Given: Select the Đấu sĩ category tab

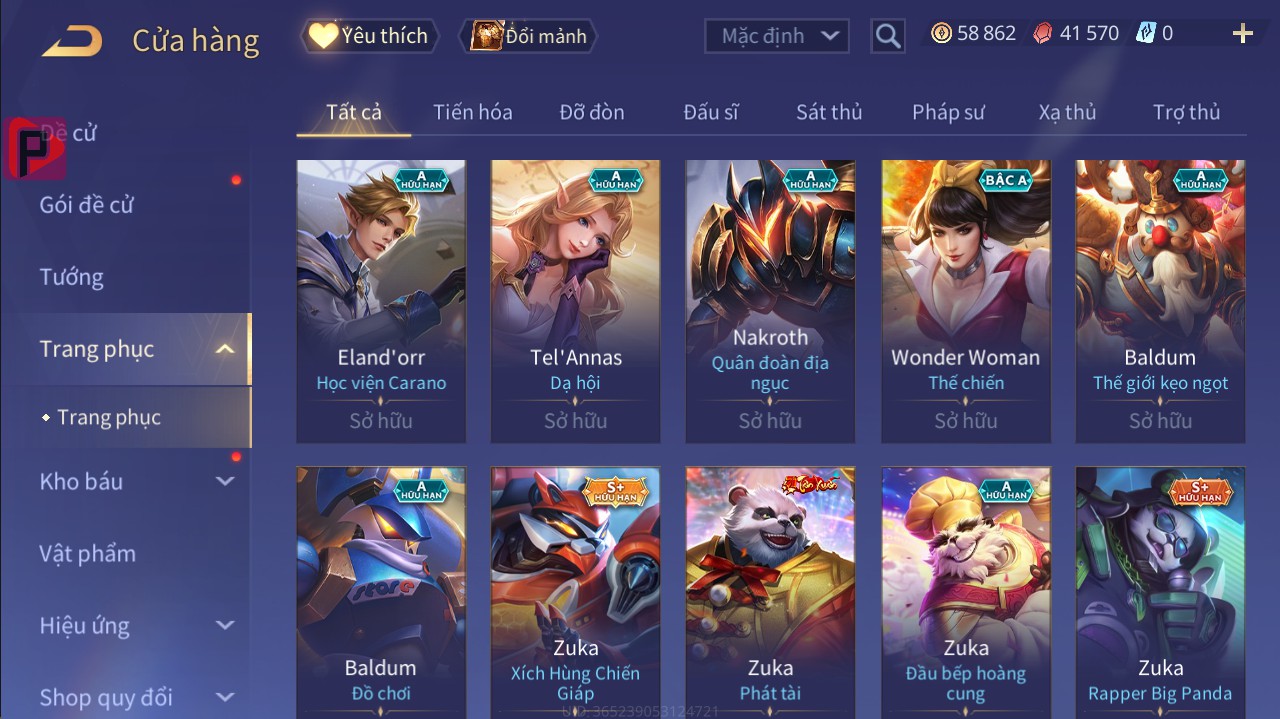Looking at the screenshot, I should click(x=711, y=112).
